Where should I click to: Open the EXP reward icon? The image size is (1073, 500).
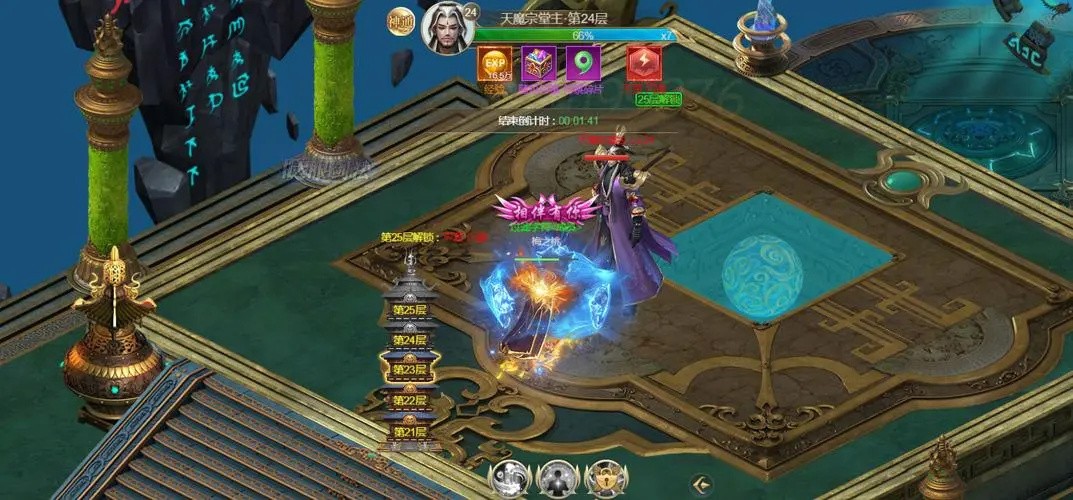coord(495,64)
